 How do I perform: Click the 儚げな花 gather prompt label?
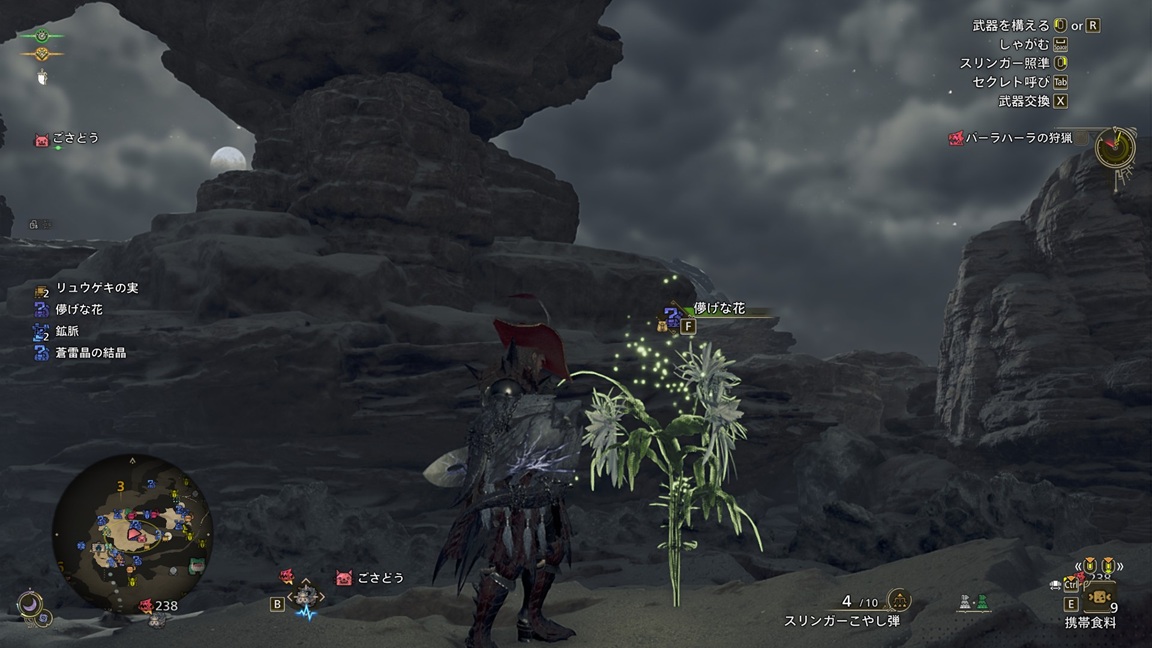[719, 310]
